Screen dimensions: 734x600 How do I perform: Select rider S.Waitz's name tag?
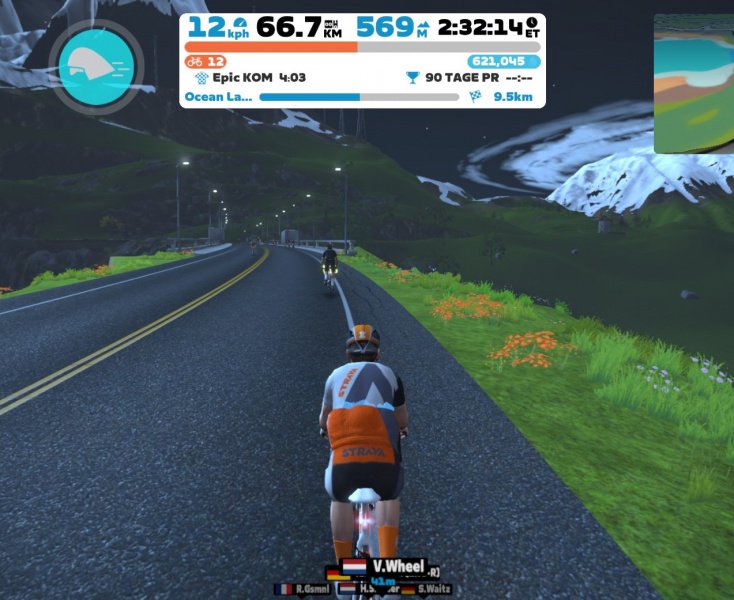[426, 589]
